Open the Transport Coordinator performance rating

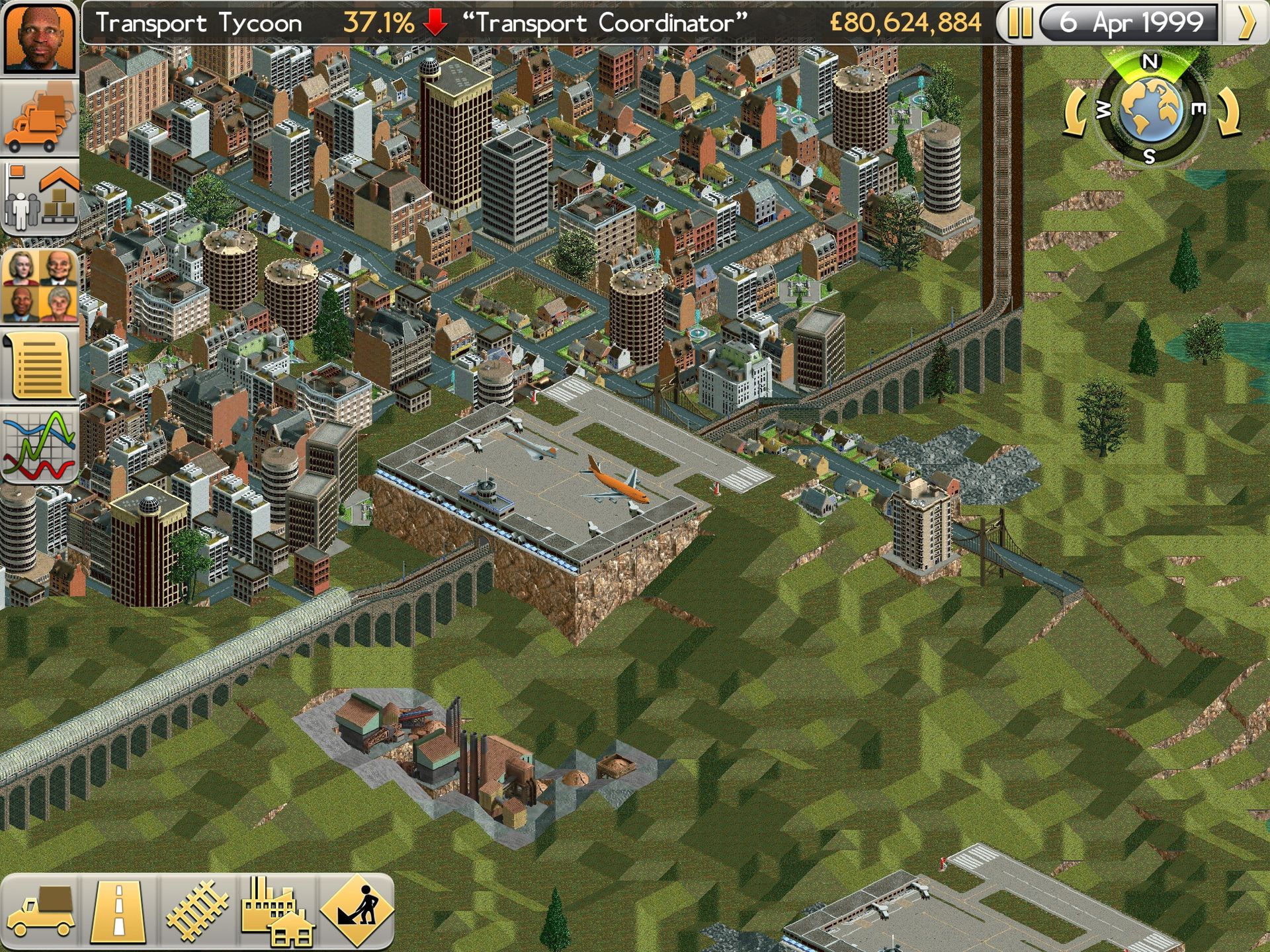[605, 23]
